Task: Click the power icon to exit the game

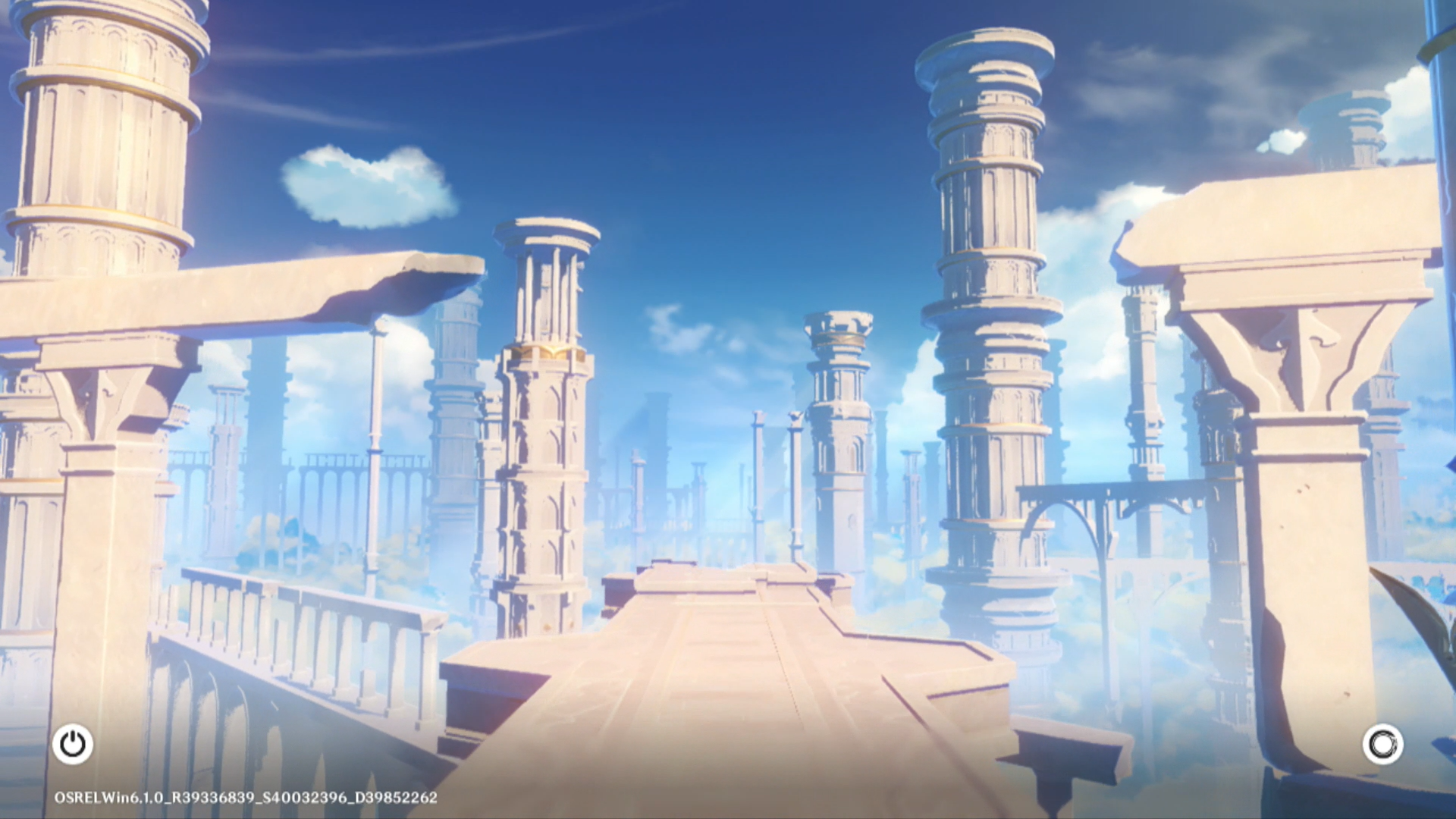Action: (73, 744)
